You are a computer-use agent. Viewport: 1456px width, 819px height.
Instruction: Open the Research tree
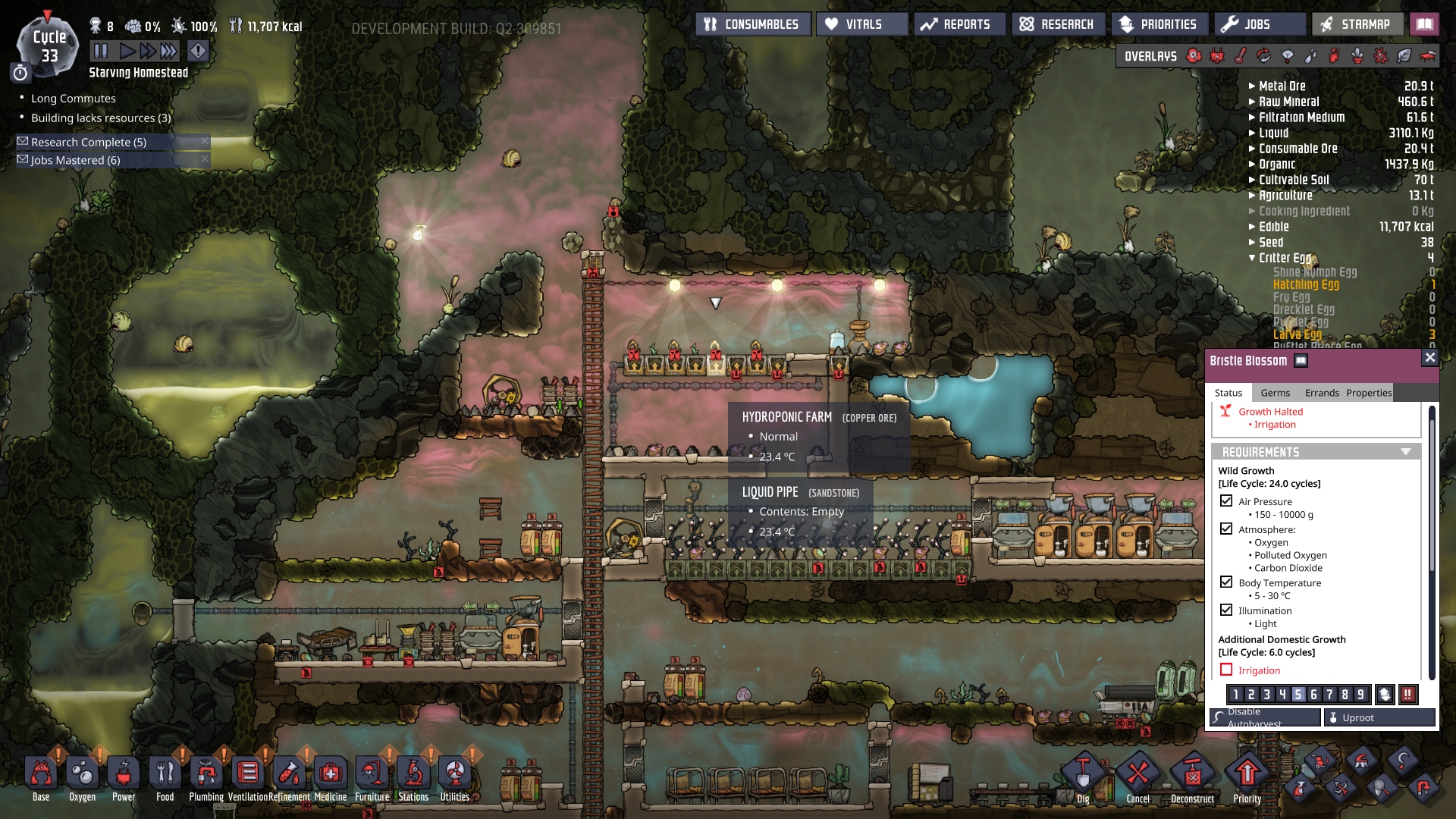click(x=1058, y=24)
